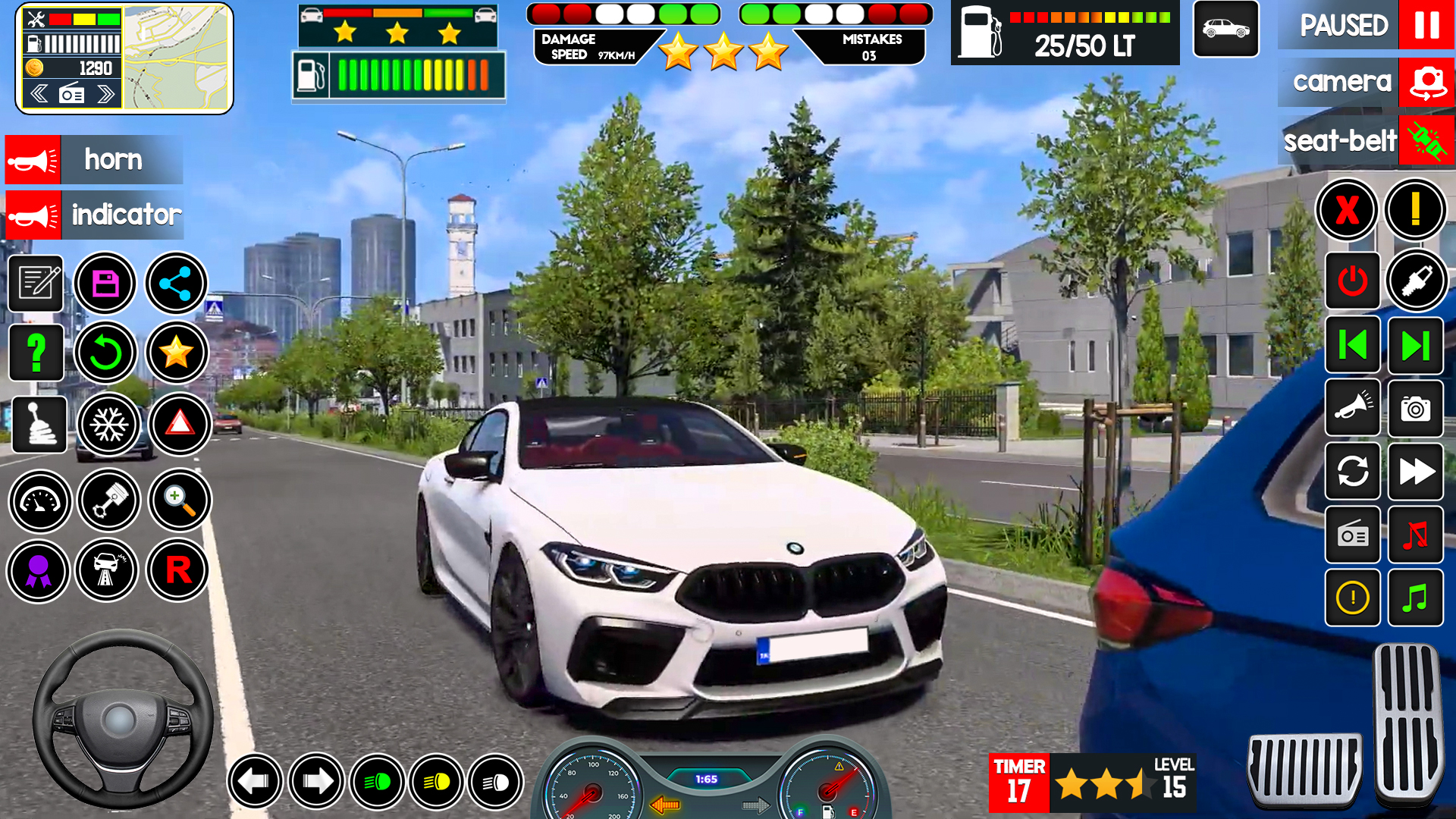Switch view with the camera button
The height and width of the screenshot is (819, 1456).
pos(1427,82)
